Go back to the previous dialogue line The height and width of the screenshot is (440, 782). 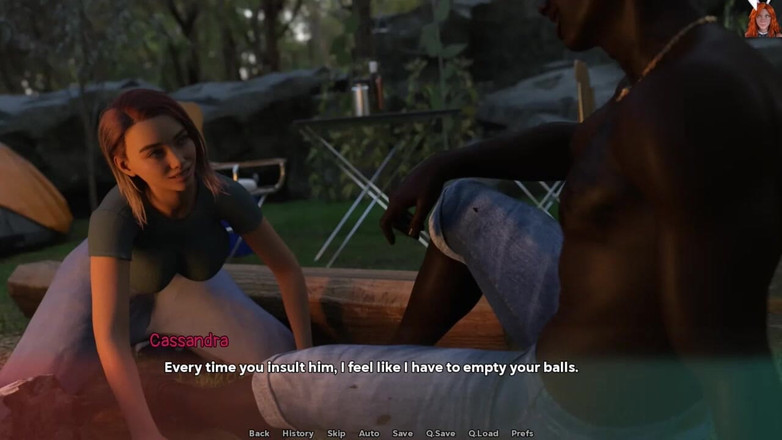click(259, 433)
